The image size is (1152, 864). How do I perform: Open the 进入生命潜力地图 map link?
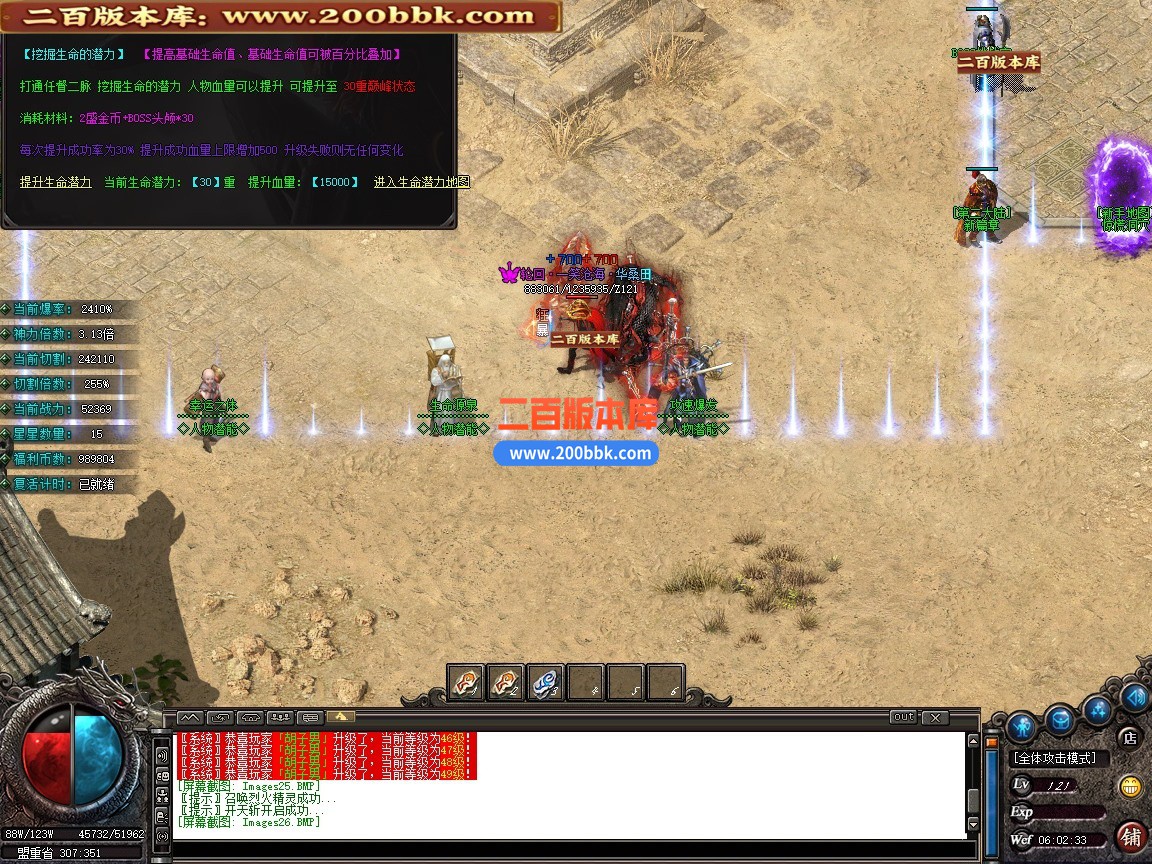(421, 182)
